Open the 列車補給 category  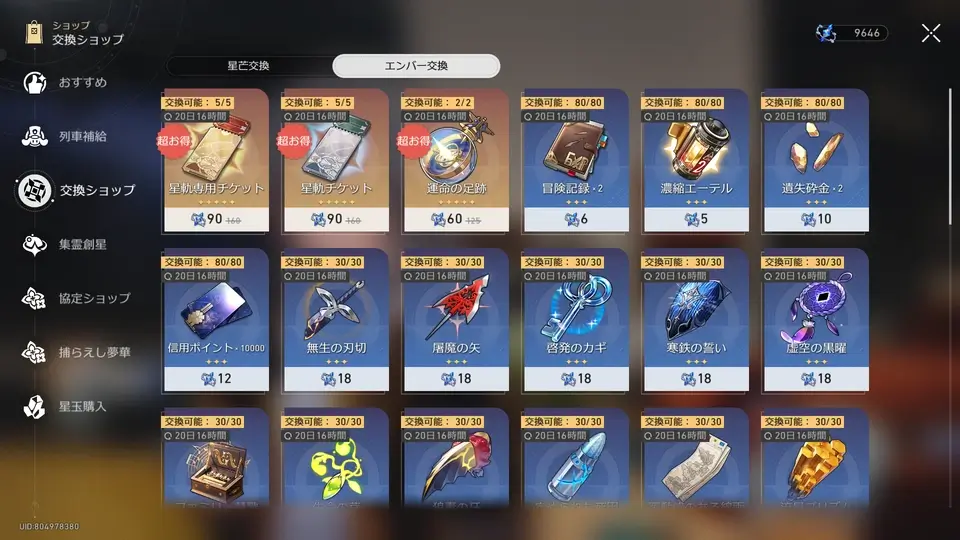click(x=80, y=136)
